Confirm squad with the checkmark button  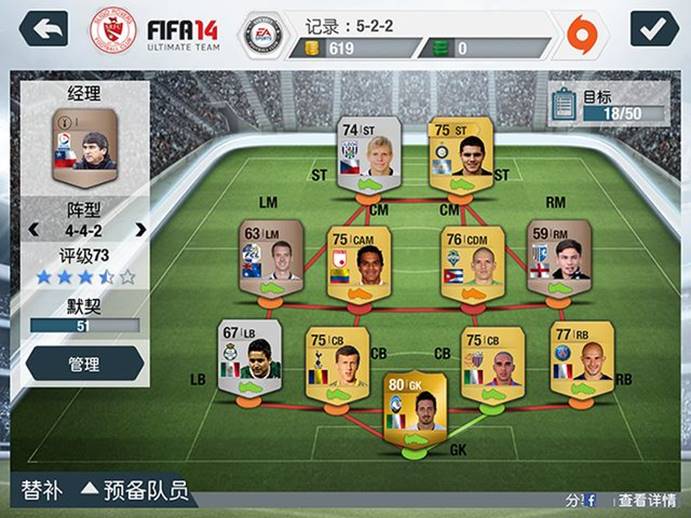pyautogui.click(x=654, y=28)
